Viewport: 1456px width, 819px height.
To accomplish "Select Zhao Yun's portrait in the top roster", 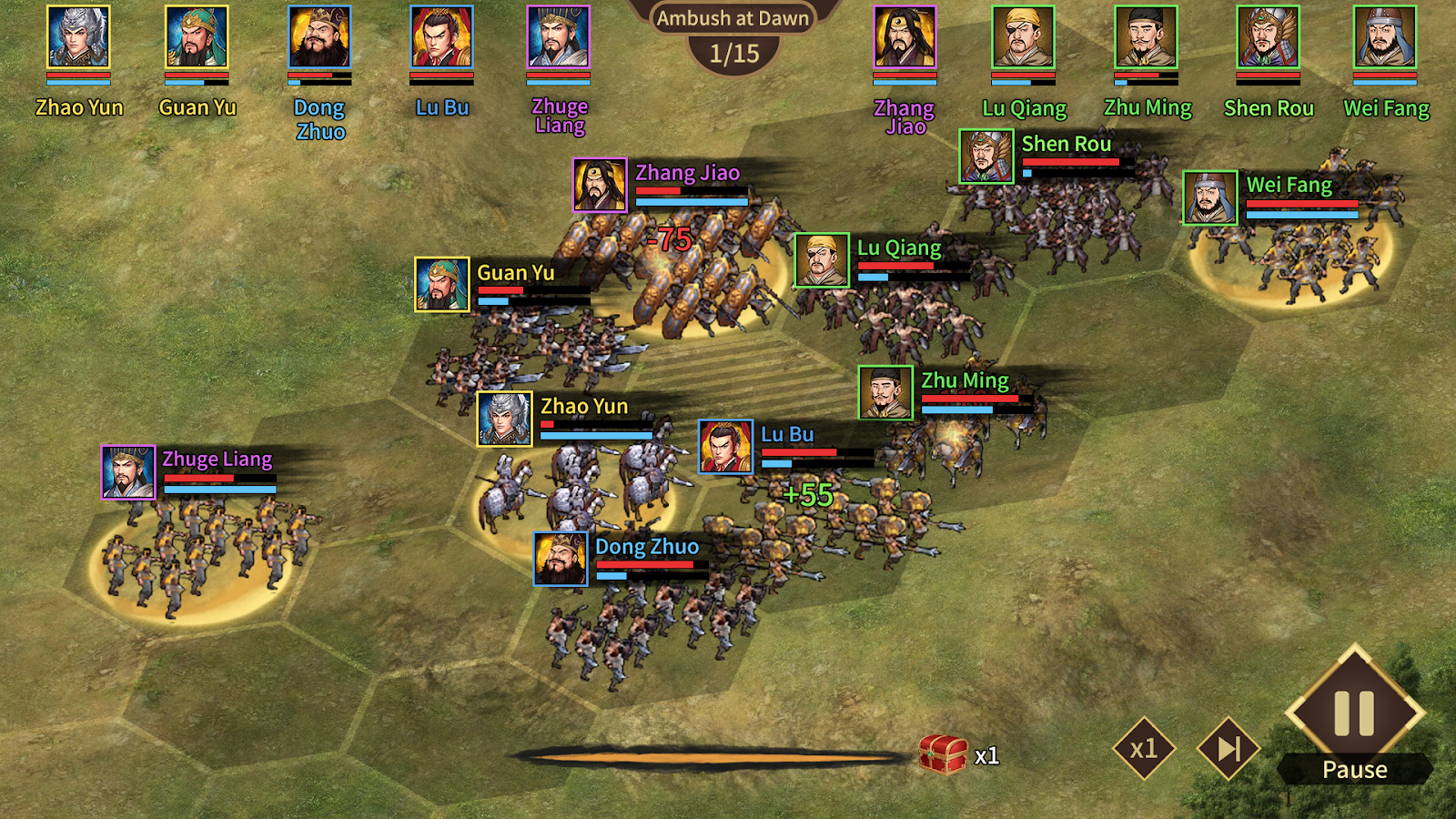I will pyautogui.click(x=78, y=37).
